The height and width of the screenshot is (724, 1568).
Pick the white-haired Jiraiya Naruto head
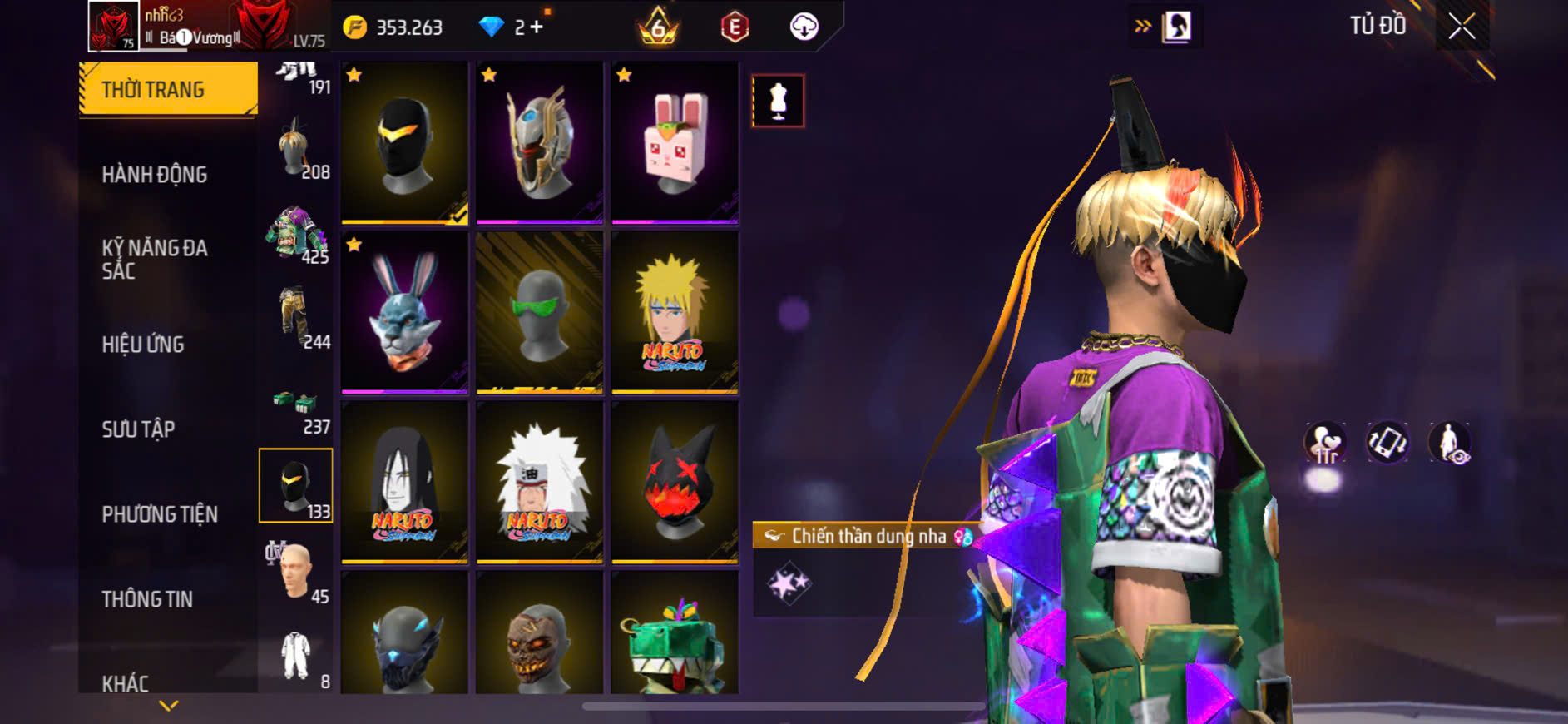click(x=540, y=482)
